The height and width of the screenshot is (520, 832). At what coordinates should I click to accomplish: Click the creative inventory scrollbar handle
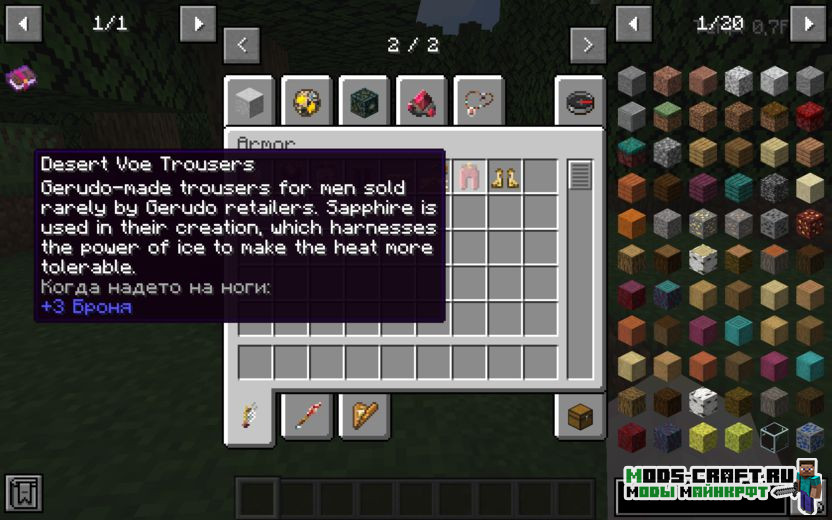(580, 176)
